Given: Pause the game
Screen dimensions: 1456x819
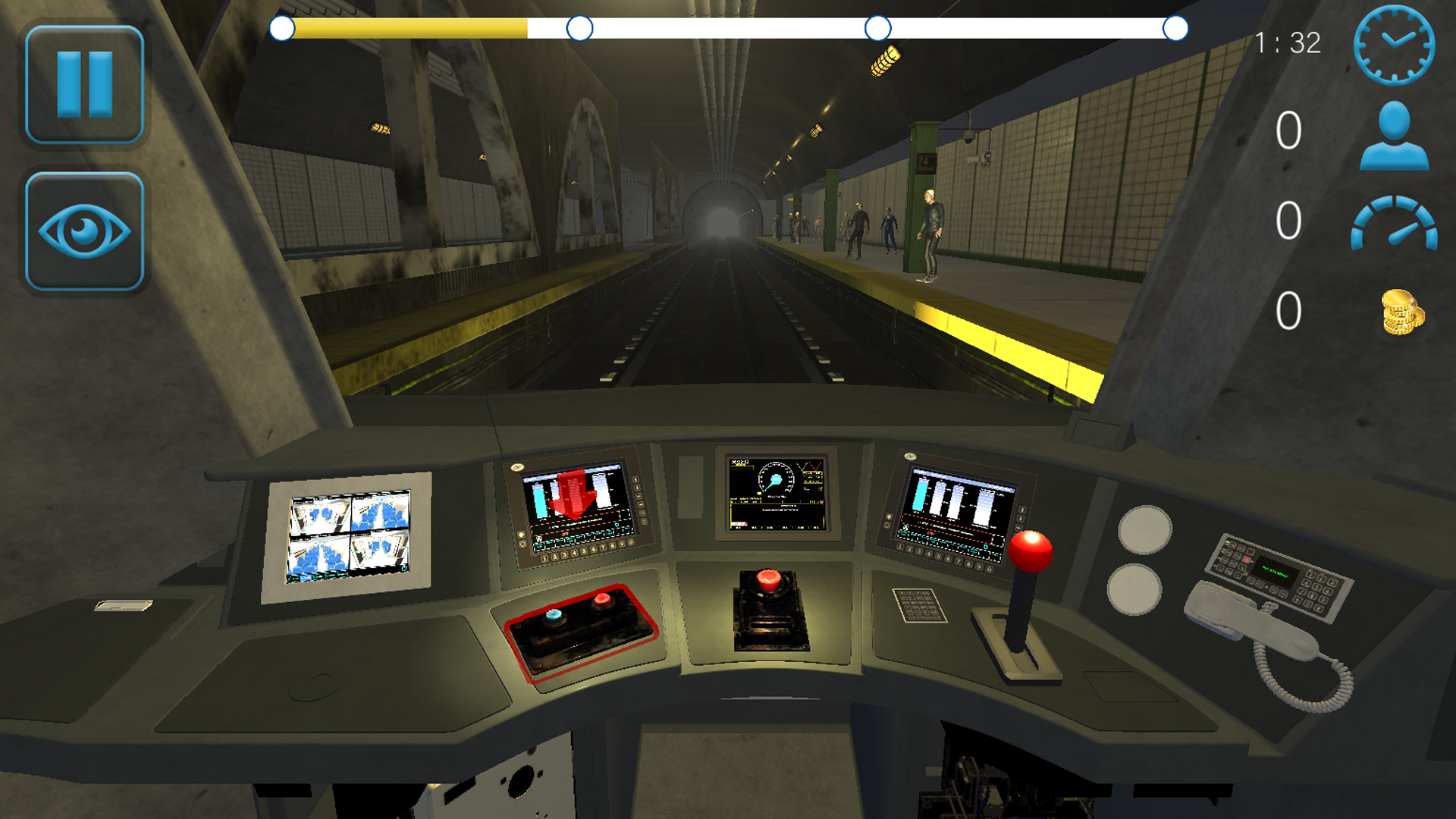Looking at the screenshot, I should click(x=85, y=83).
